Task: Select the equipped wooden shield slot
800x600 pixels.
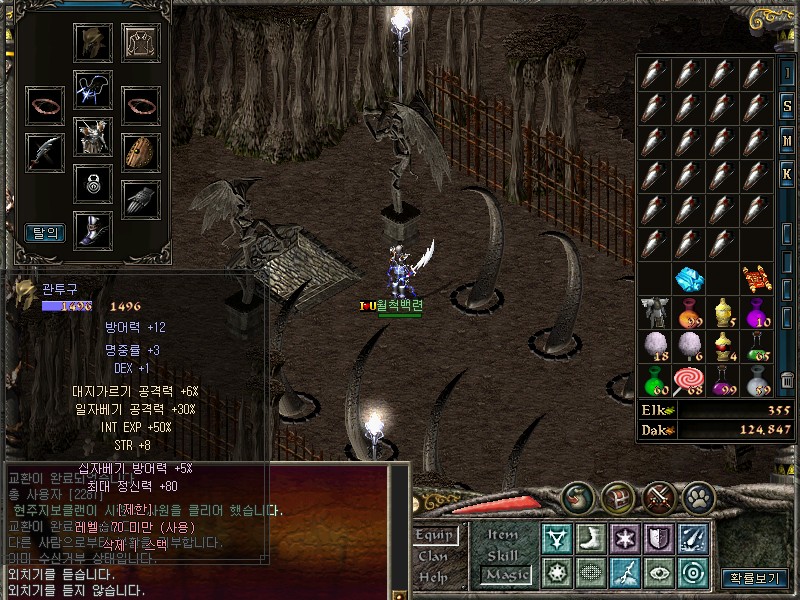Action: (x=141, y=151)
